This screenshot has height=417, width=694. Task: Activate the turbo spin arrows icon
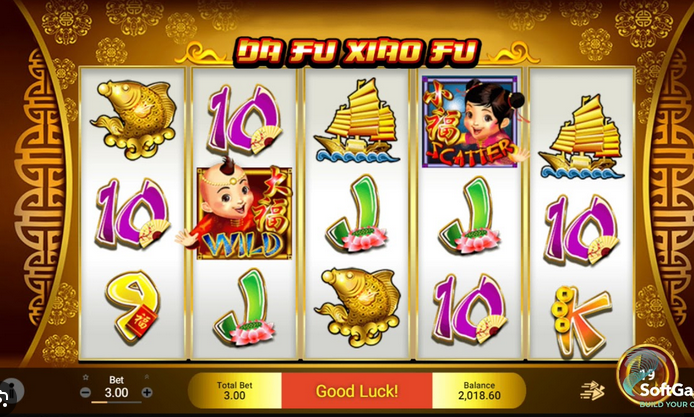pos(592,391)
